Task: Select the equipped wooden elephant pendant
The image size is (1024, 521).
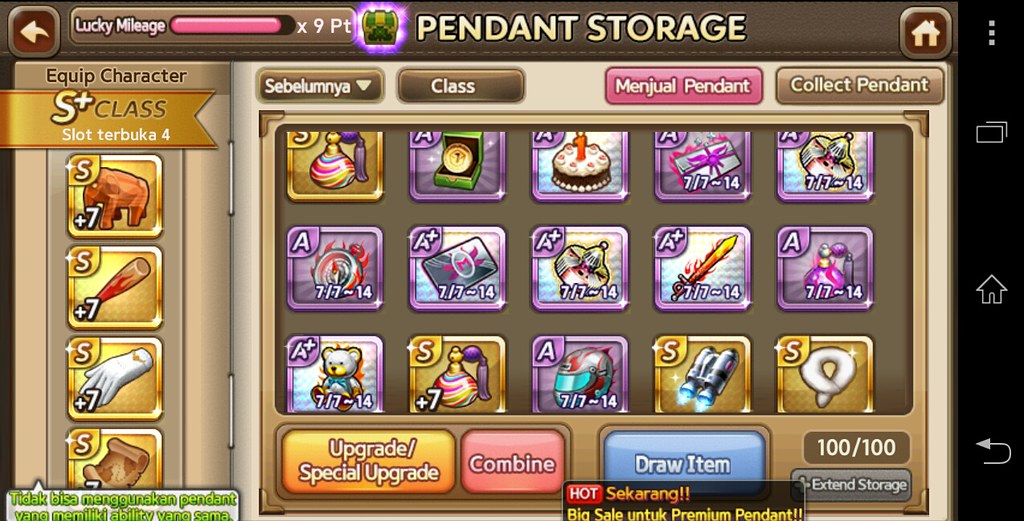Action: click(114, 196)
